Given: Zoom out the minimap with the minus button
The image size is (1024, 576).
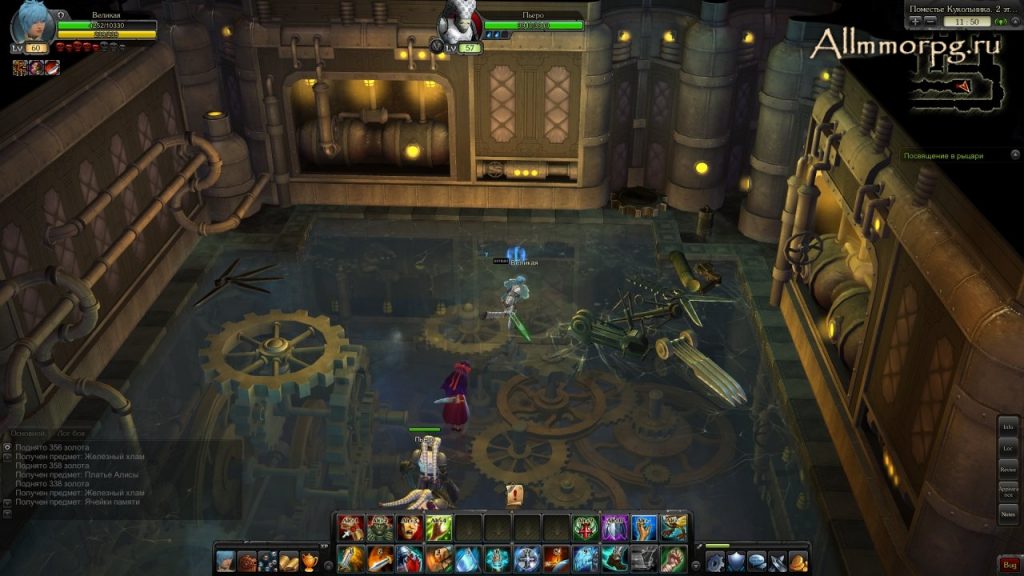Looking at the screenshot, I should tap(931, 21).
